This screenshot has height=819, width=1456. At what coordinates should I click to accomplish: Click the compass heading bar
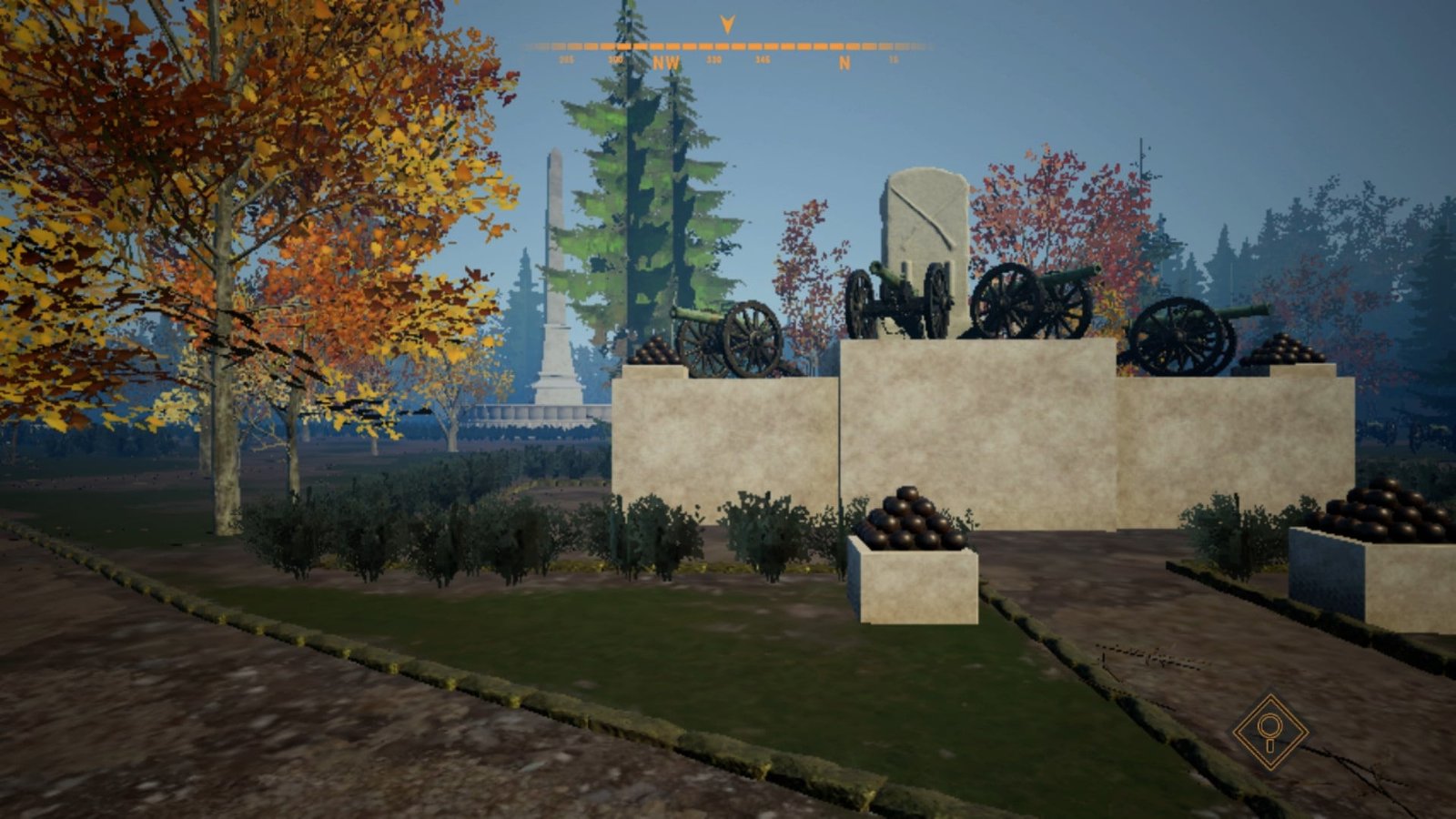tap(726, 47)
